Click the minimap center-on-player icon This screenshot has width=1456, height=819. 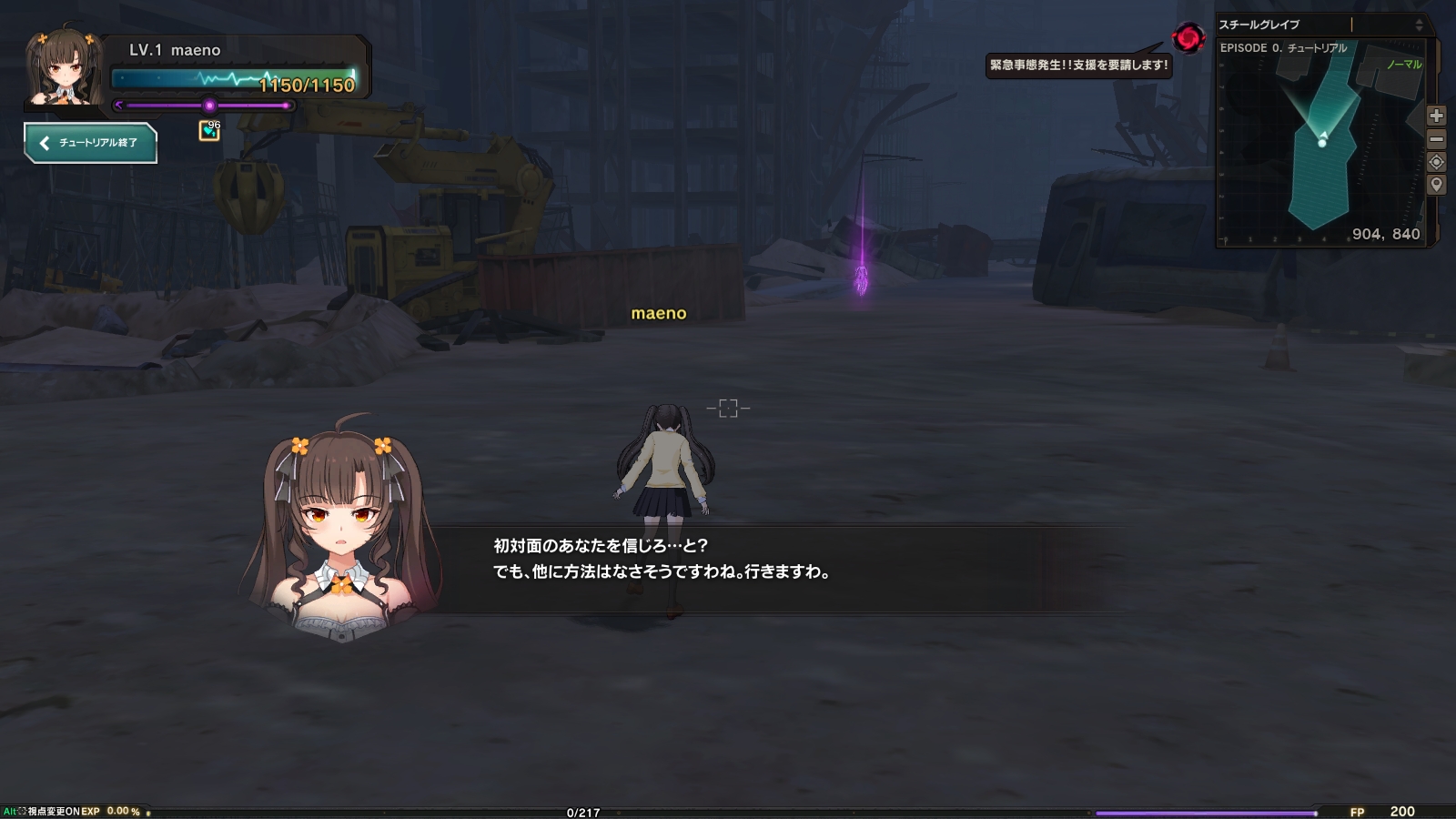tap(1436, 162)
